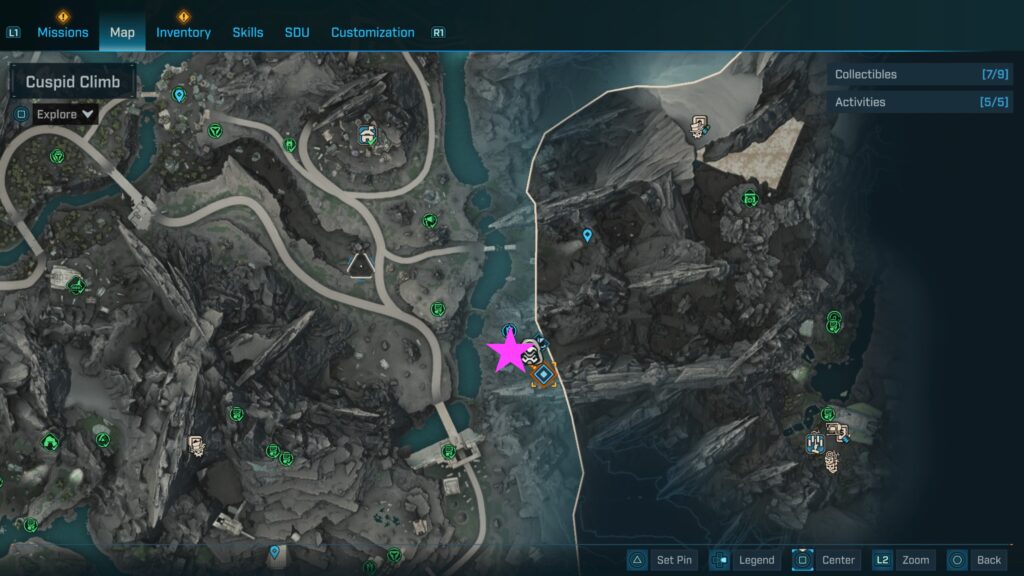Open the SDU tab
The height and width of the screenshot is (576, 1024).
point(297,32)
